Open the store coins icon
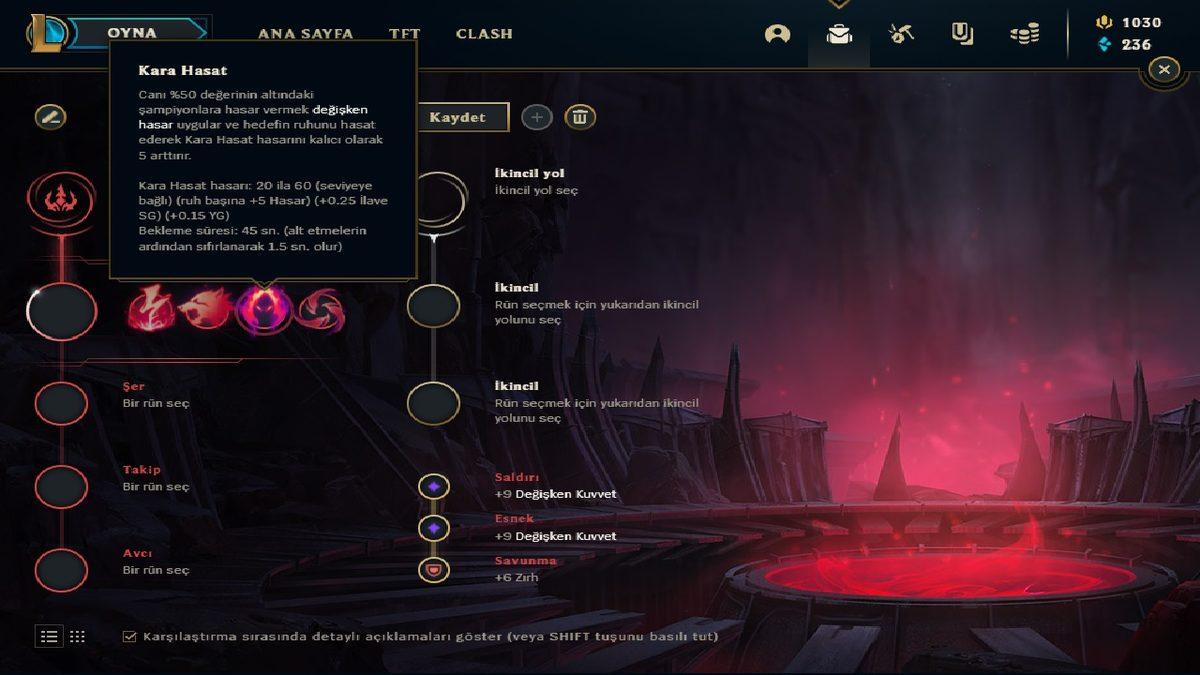The width and height of the screenshot is (1200, 675). tap(1024, 34)
